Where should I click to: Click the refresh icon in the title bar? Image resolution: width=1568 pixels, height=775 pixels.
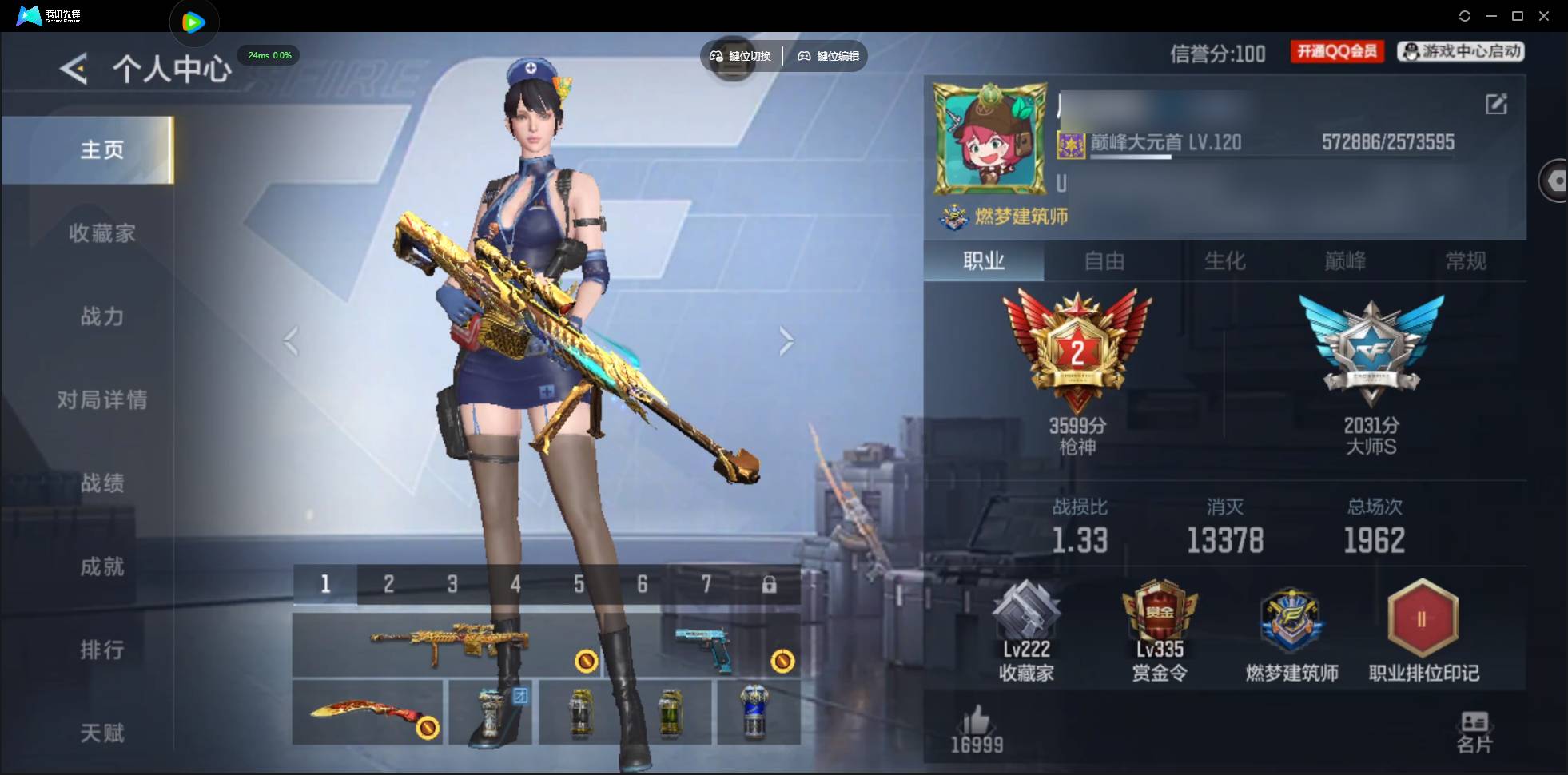pos(1467,16)
